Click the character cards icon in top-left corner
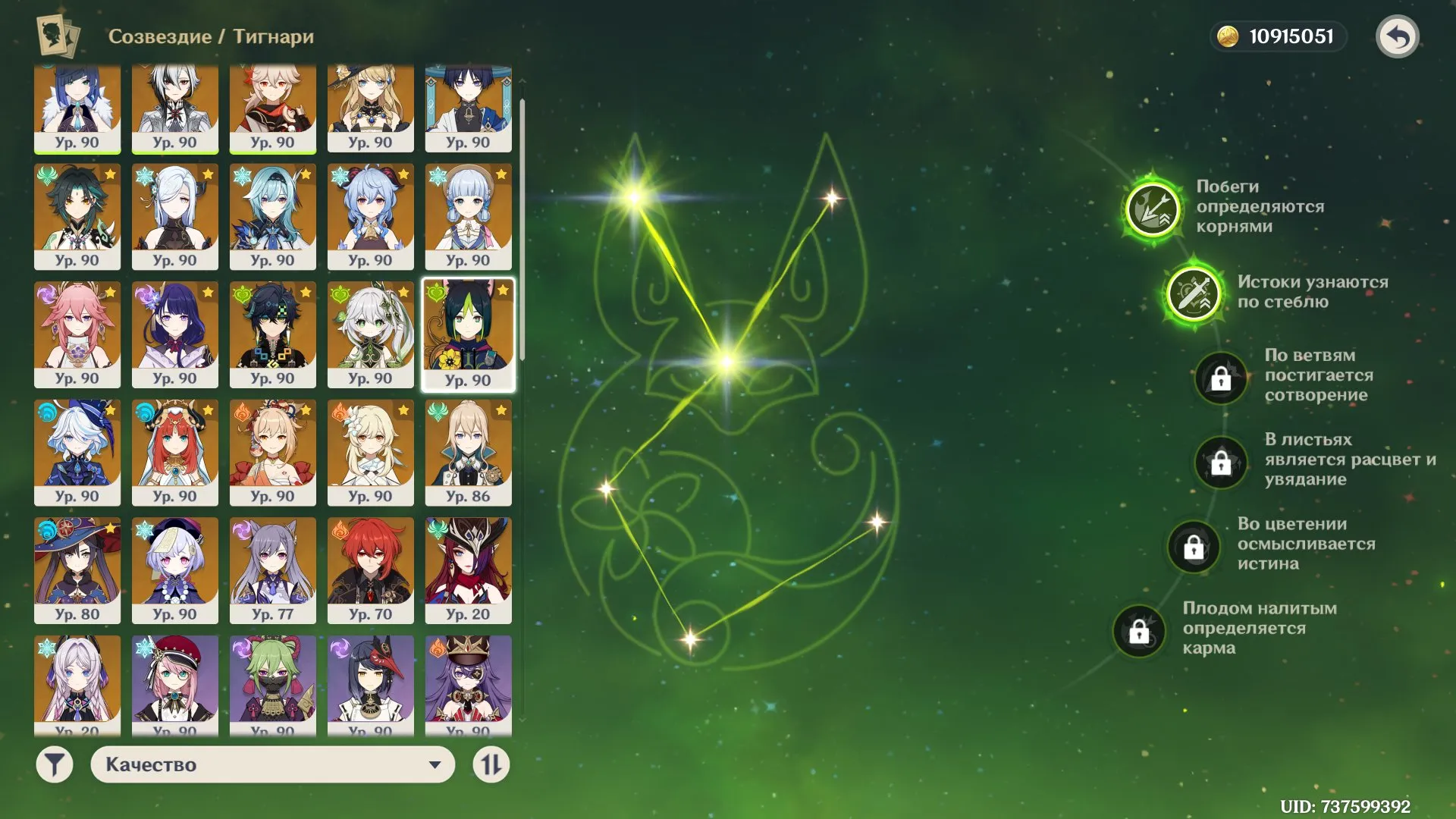The height and width of the screenshot is (819, 1456). tap(57, 36)
